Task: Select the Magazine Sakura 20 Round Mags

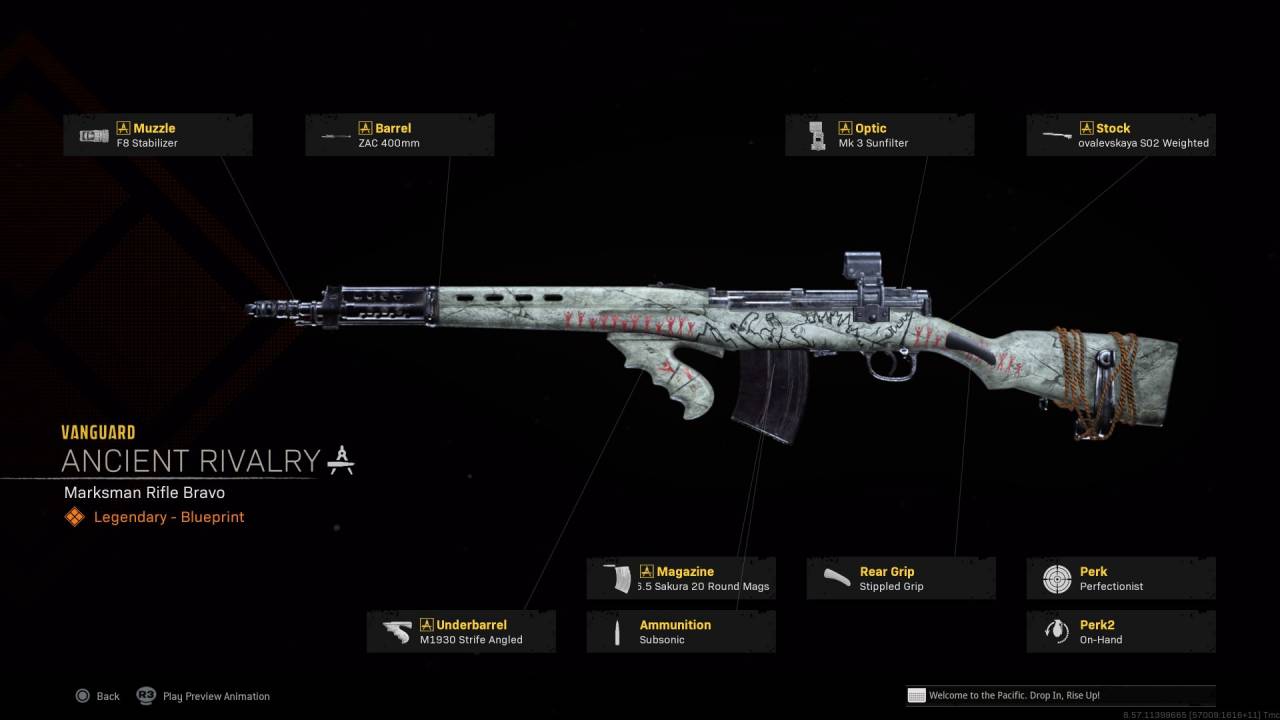Action: tap(681, 579)
